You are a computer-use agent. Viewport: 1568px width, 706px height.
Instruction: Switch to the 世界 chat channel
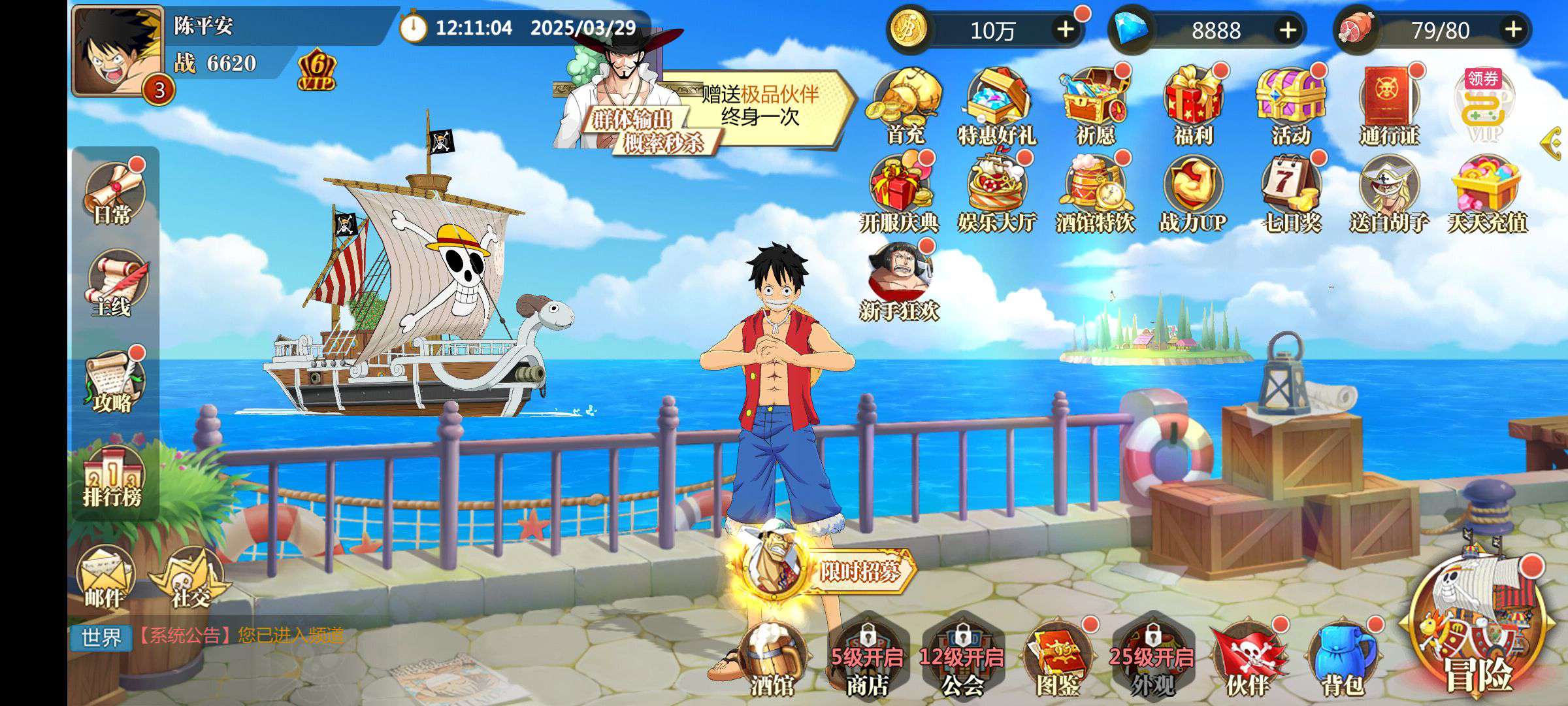[x=101, y=637]
